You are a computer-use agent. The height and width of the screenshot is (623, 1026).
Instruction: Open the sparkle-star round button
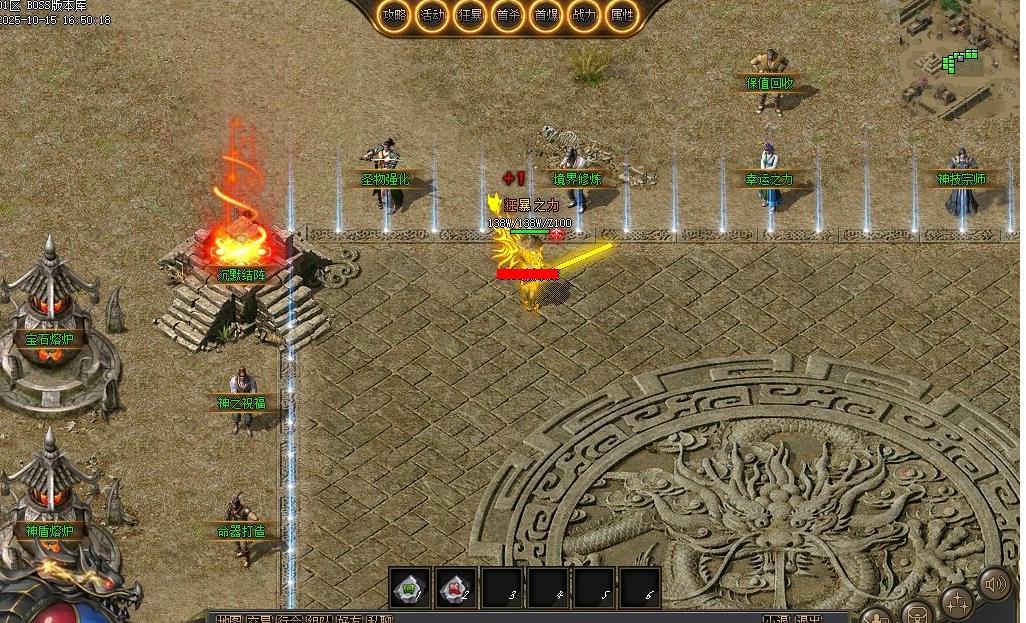point(957,603)
